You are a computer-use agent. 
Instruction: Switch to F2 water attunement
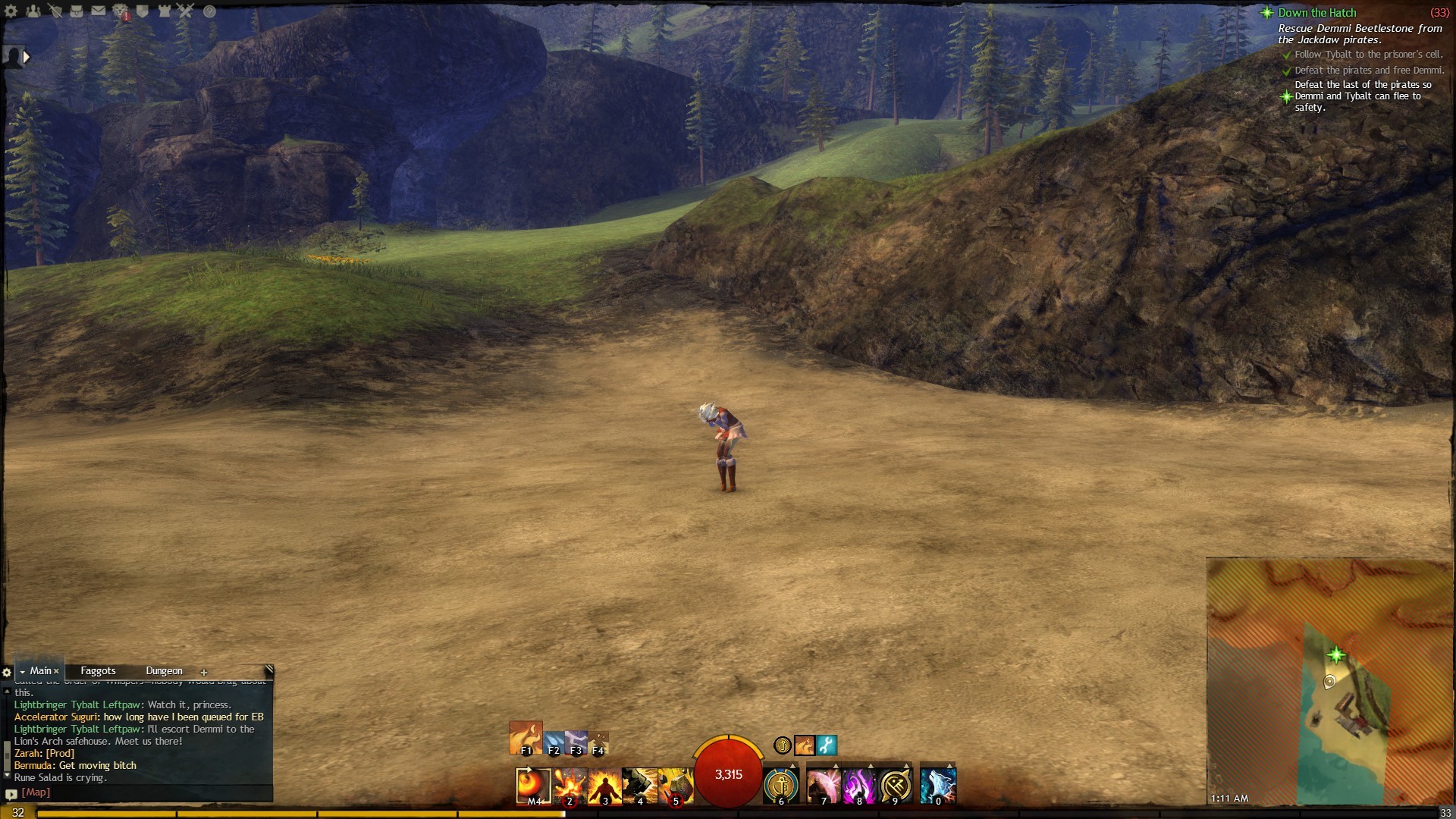coord(554,742)
